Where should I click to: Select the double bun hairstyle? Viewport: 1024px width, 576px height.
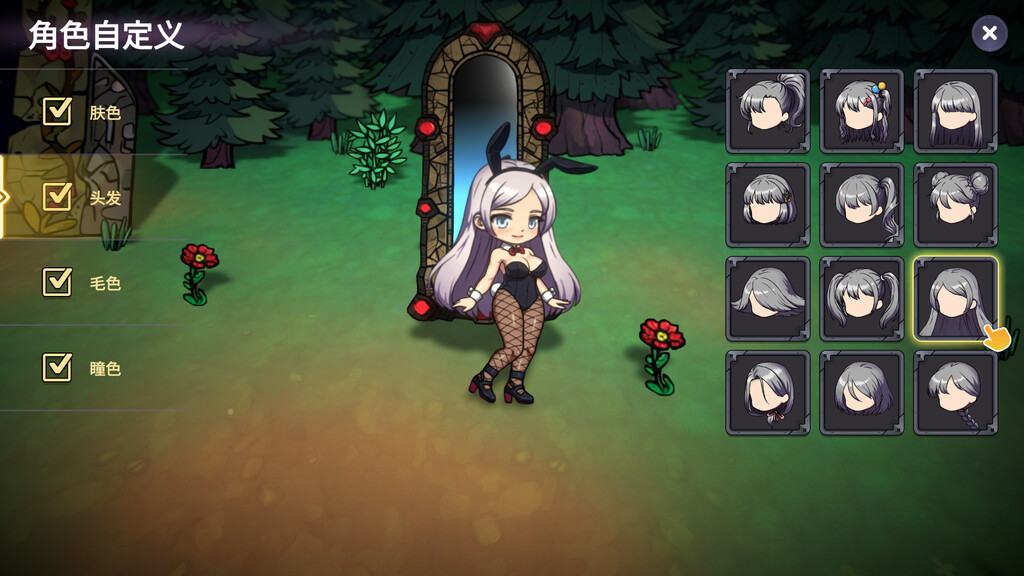pos(956,205)
